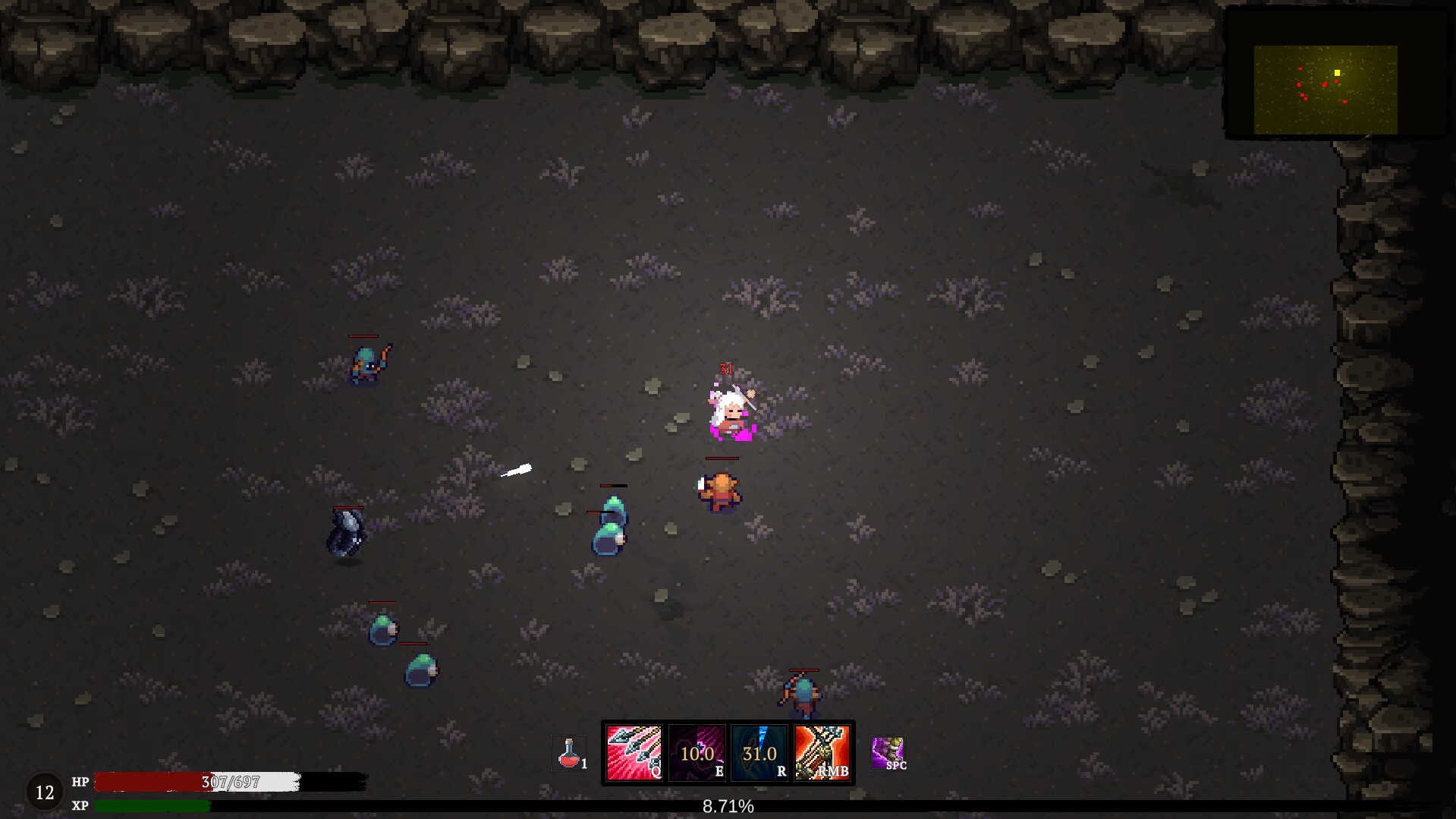
Task: Select the Q multi-arrow ability icon
Action: (634, 754)
